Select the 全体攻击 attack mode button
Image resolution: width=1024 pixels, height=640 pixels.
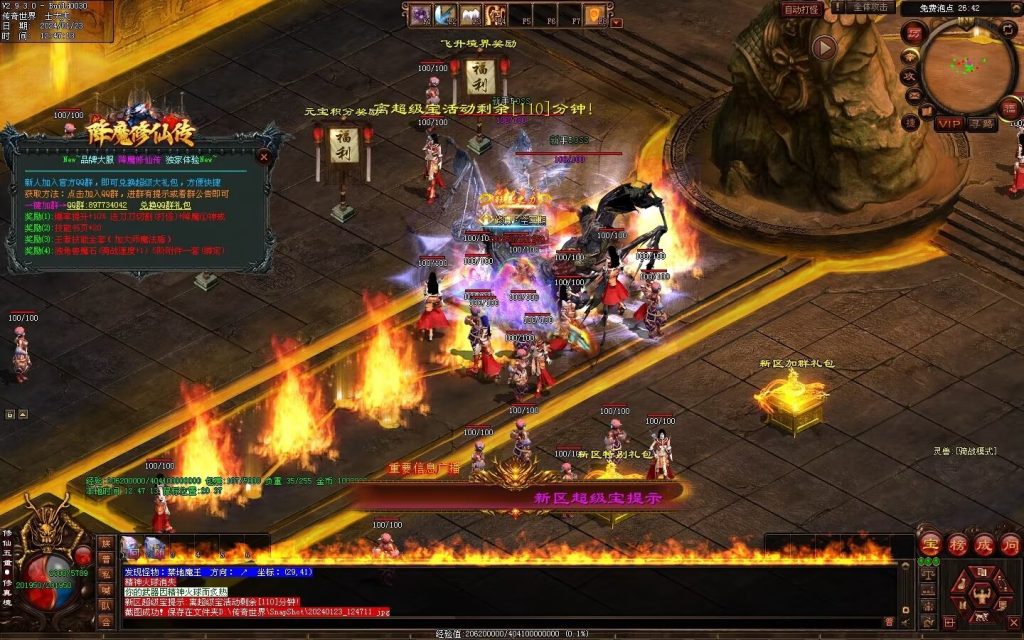pyautogui.click(x=871, y=8)
